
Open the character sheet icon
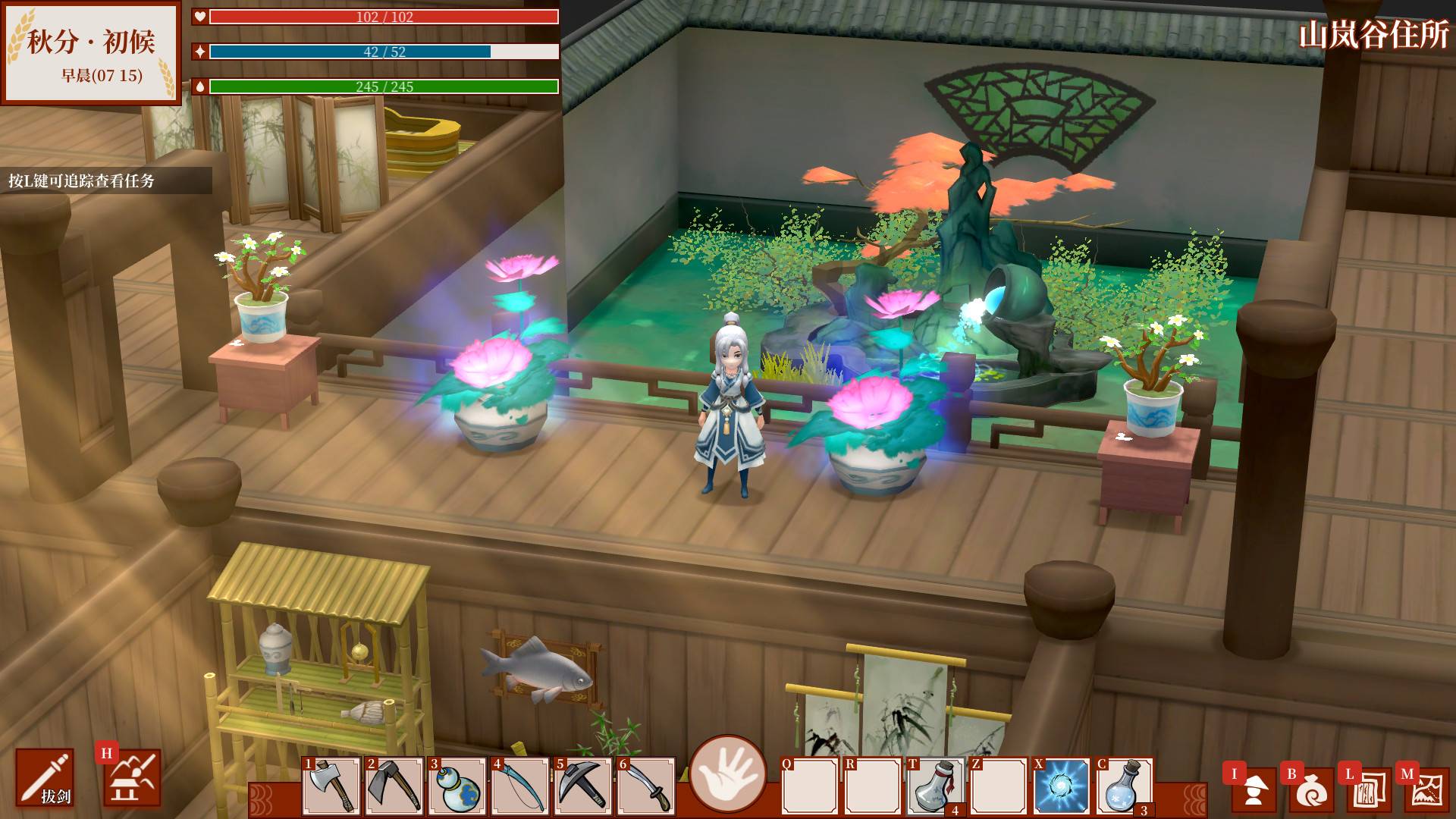pos(1253,789)
